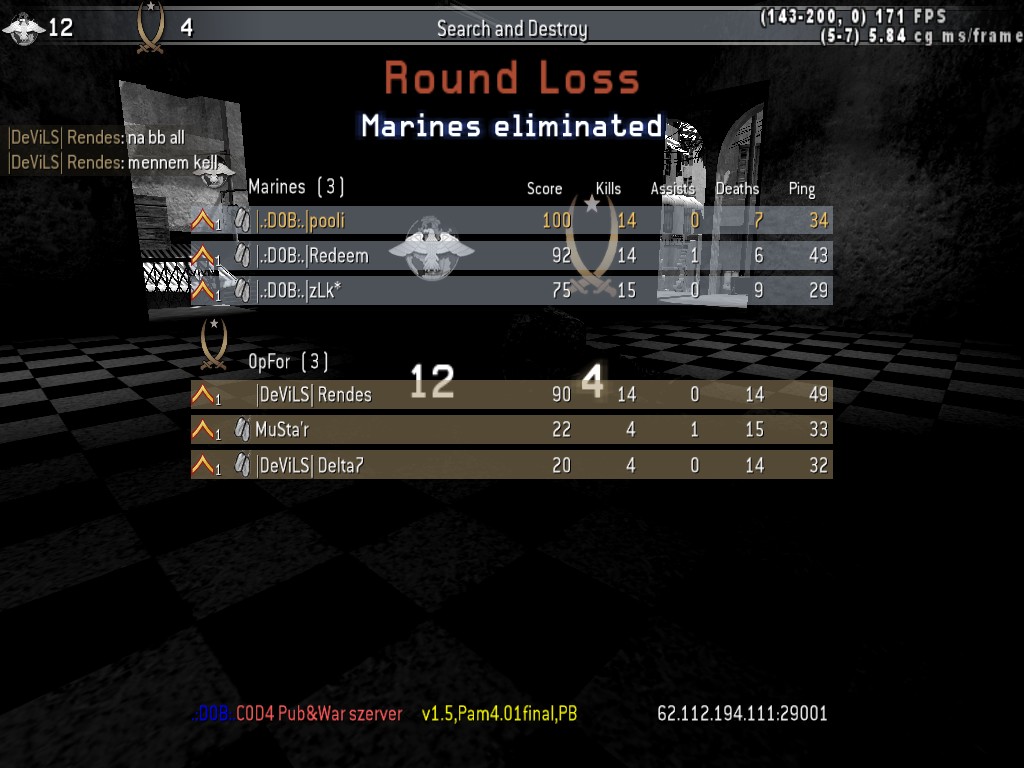Choose the .:DOB:.|zLk* player entry
The image size is (1024, 768).
click(x=510, y=290)
